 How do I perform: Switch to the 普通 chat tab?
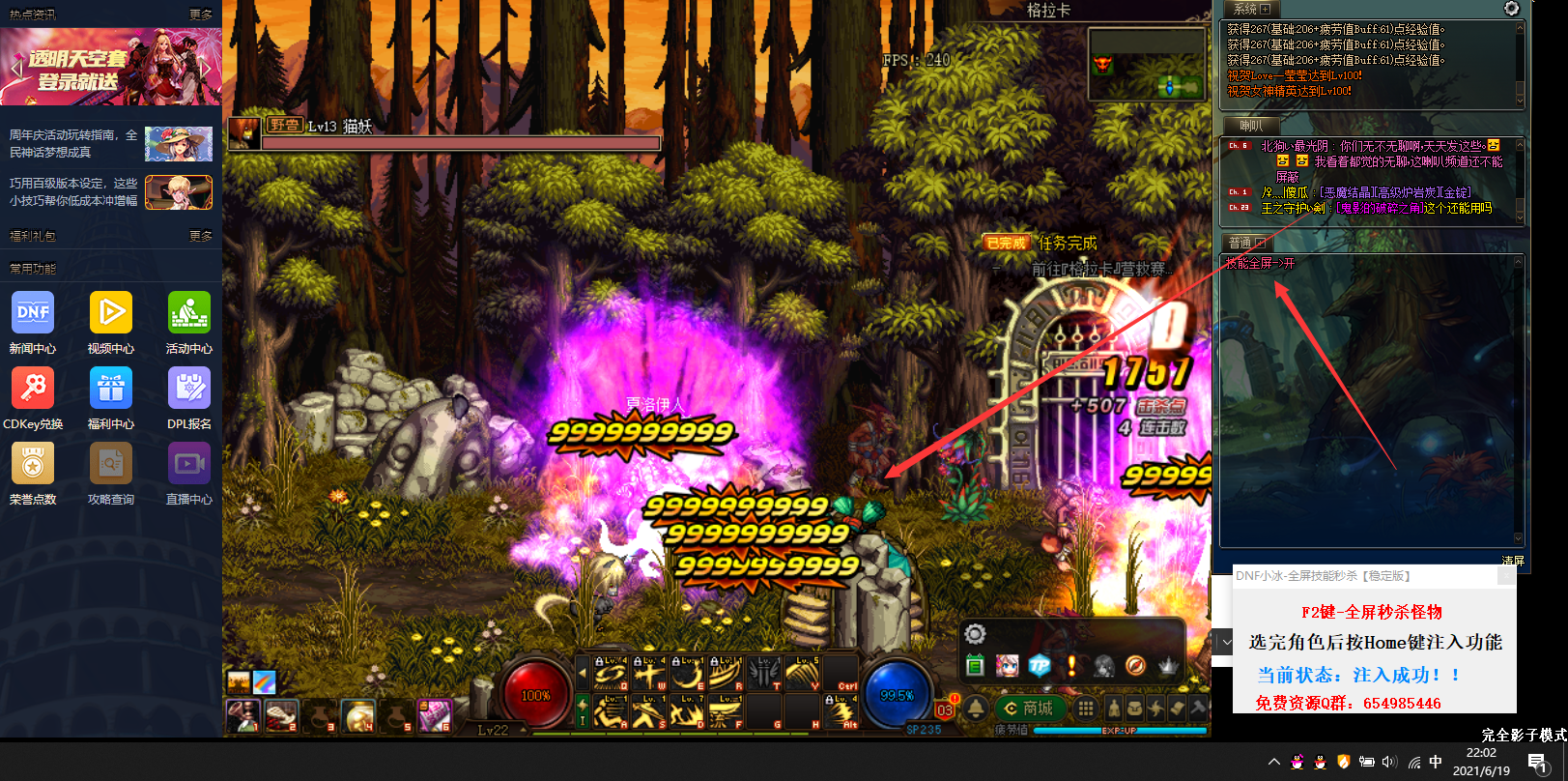1245,243
